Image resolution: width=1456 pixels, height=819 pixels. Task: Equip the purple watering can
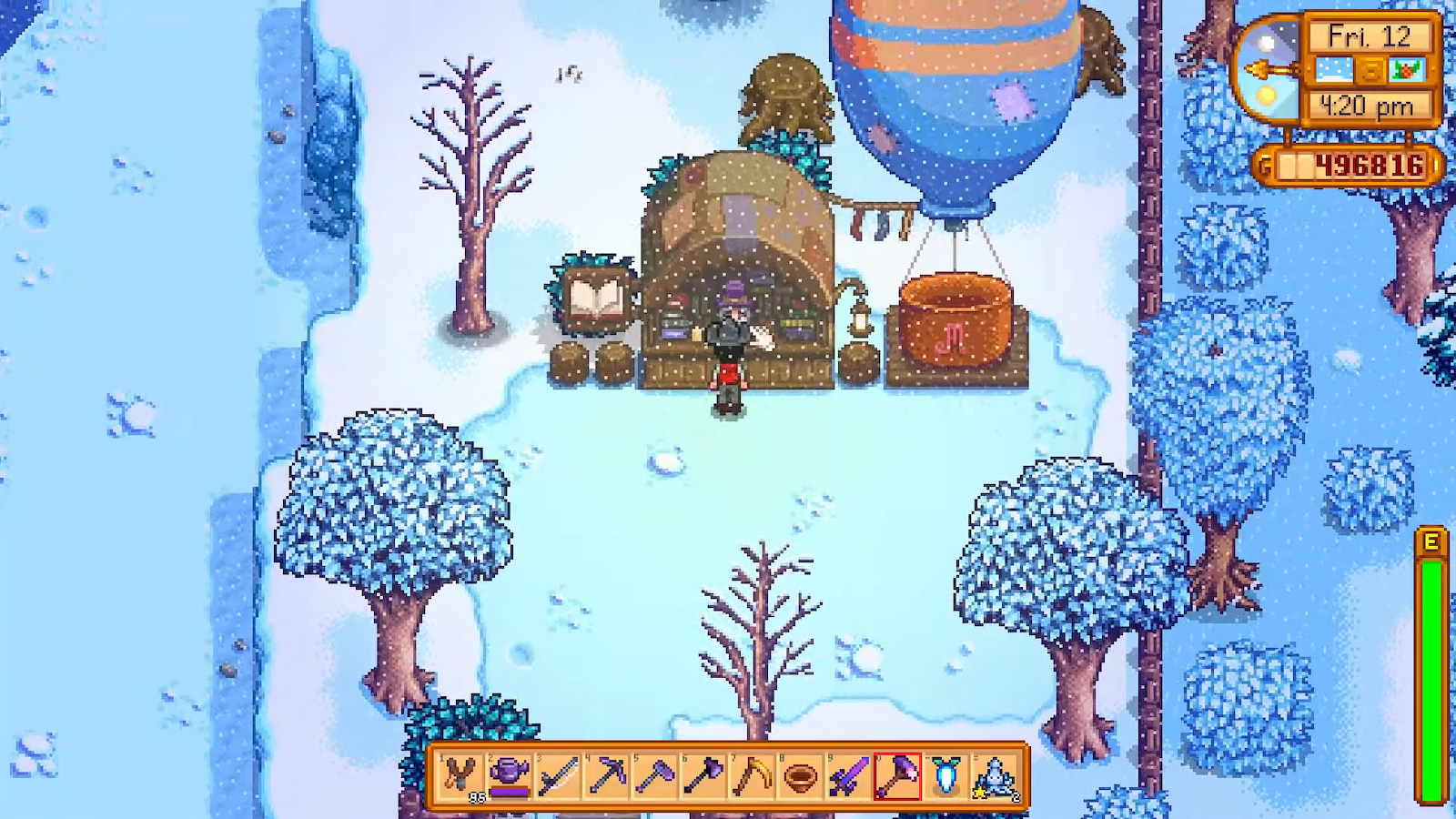coord(509,777)
